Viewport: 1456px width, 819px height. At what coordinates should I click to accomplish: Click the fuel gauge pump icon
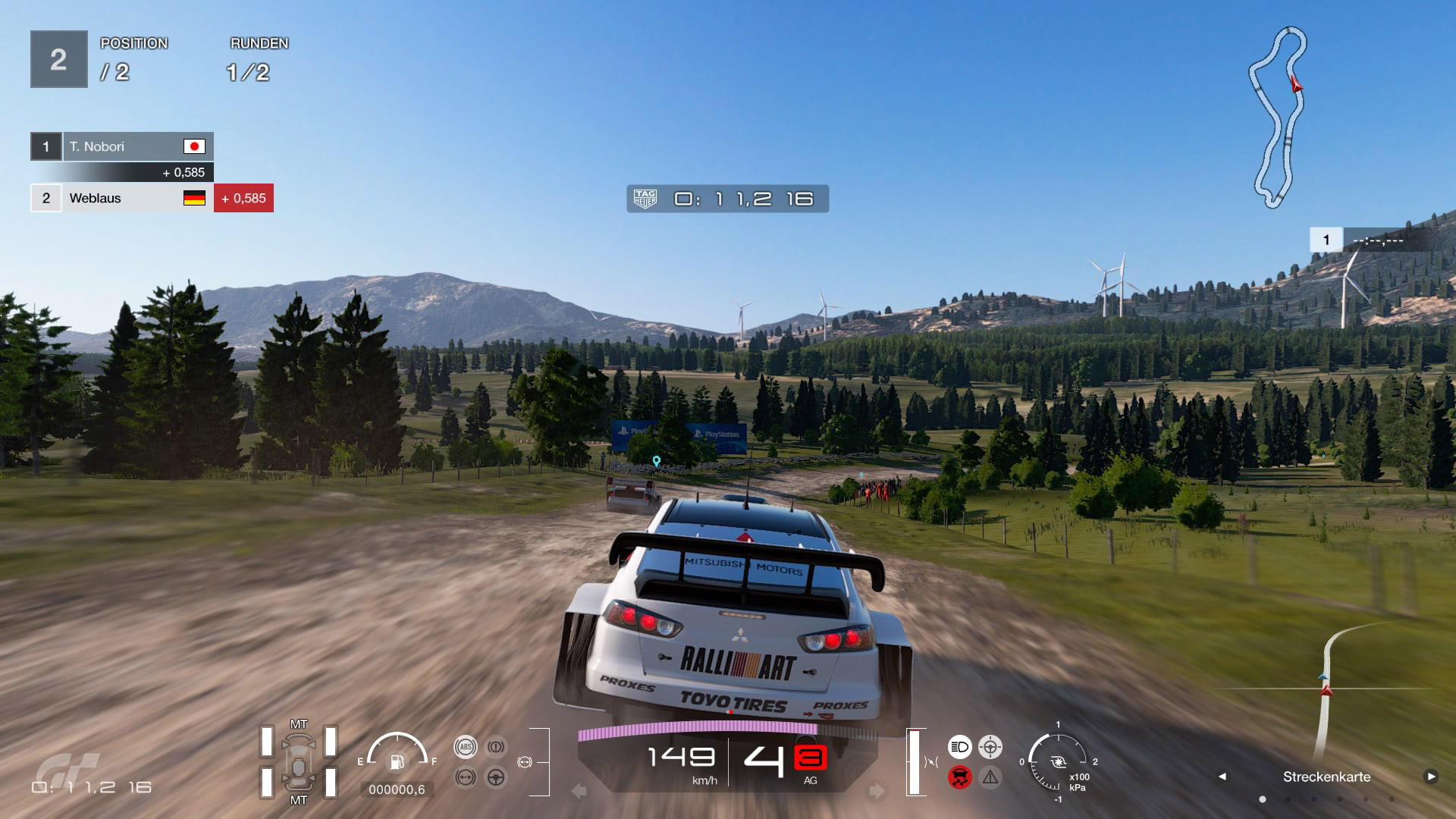pyautogui.click(x=397, y=761)
